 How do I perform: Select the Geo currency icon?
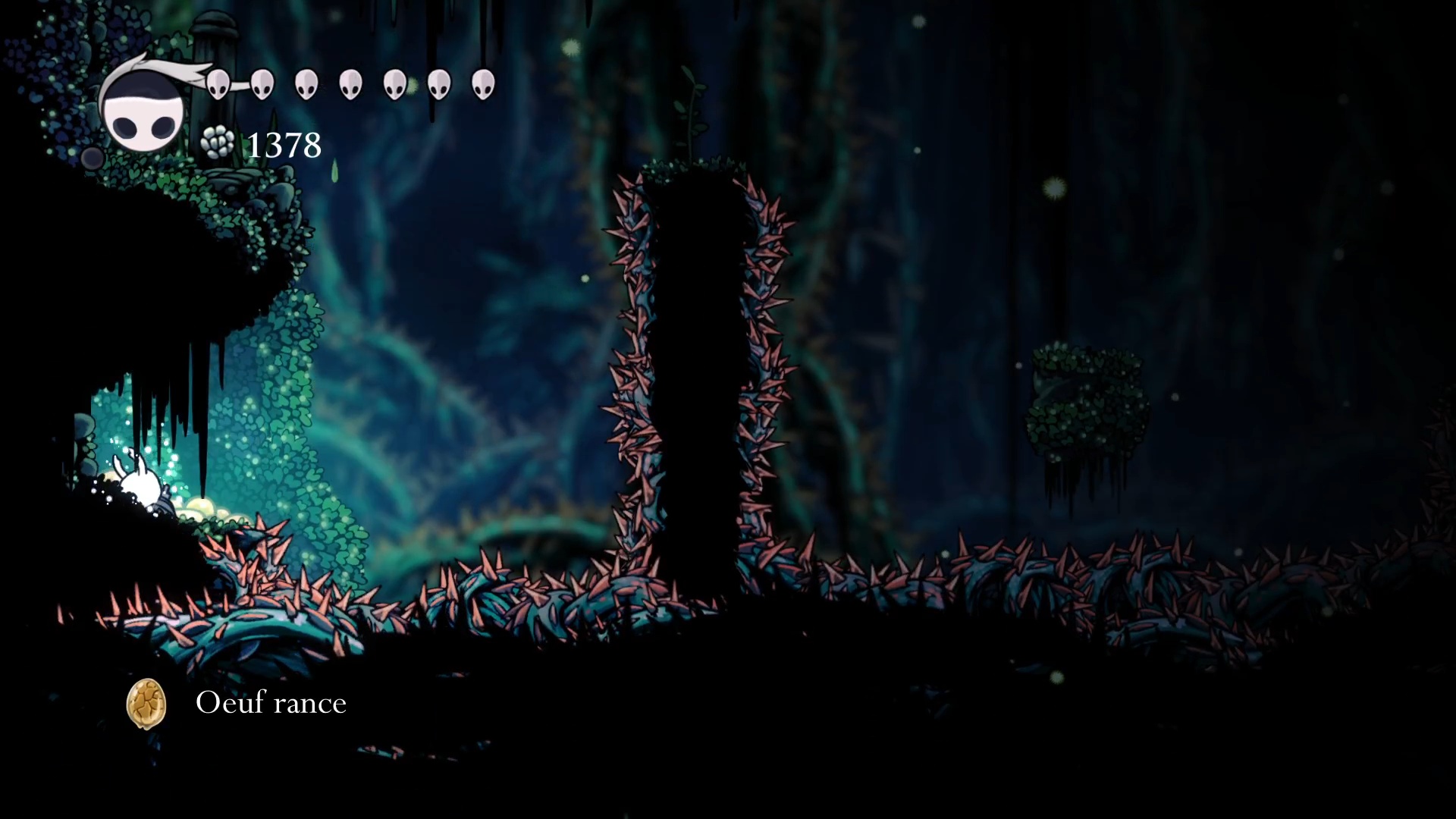(218, 143)
